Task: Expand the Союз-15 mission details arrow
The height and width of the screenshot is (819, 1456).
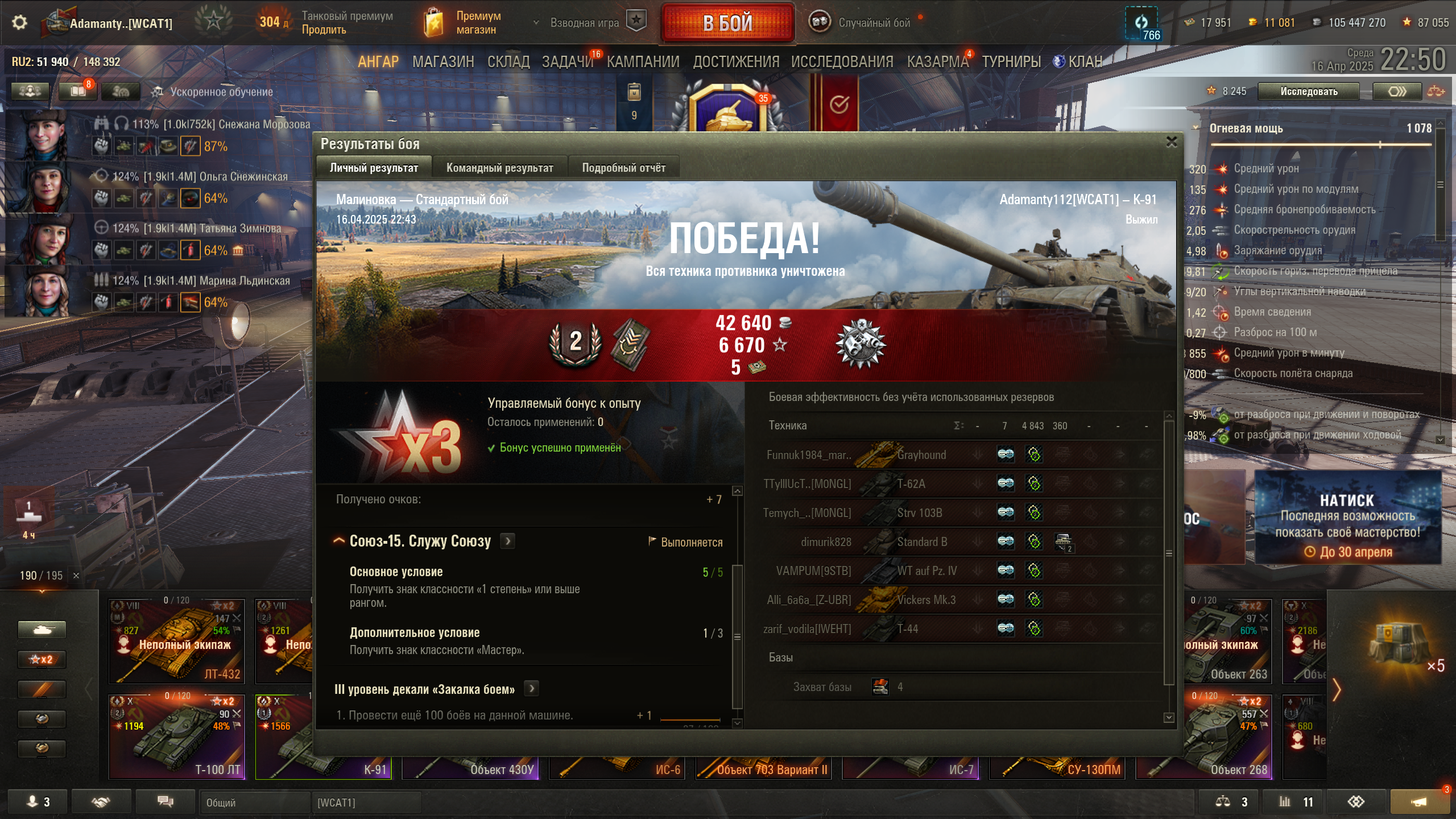Action: 508,541
